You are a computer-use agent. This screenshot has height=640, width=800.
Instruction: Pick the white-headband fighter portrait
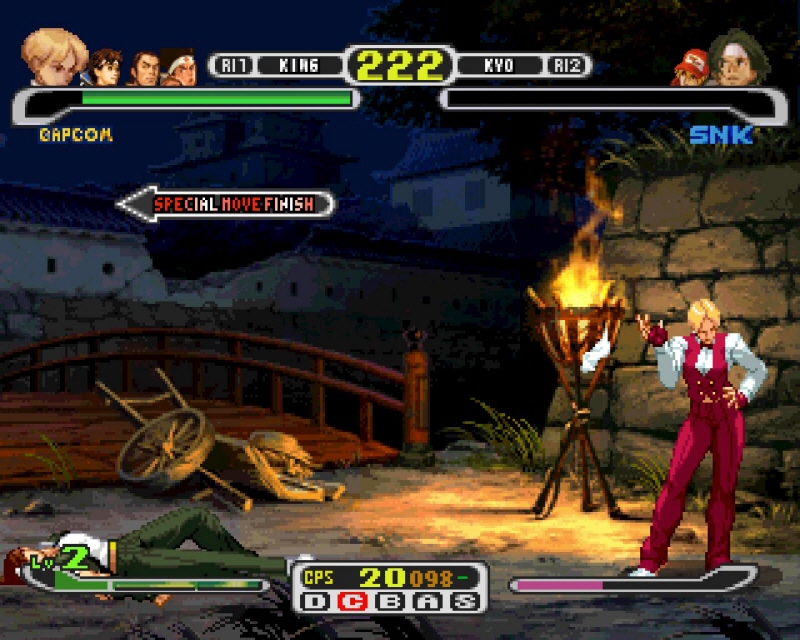[x=179, y=67]
